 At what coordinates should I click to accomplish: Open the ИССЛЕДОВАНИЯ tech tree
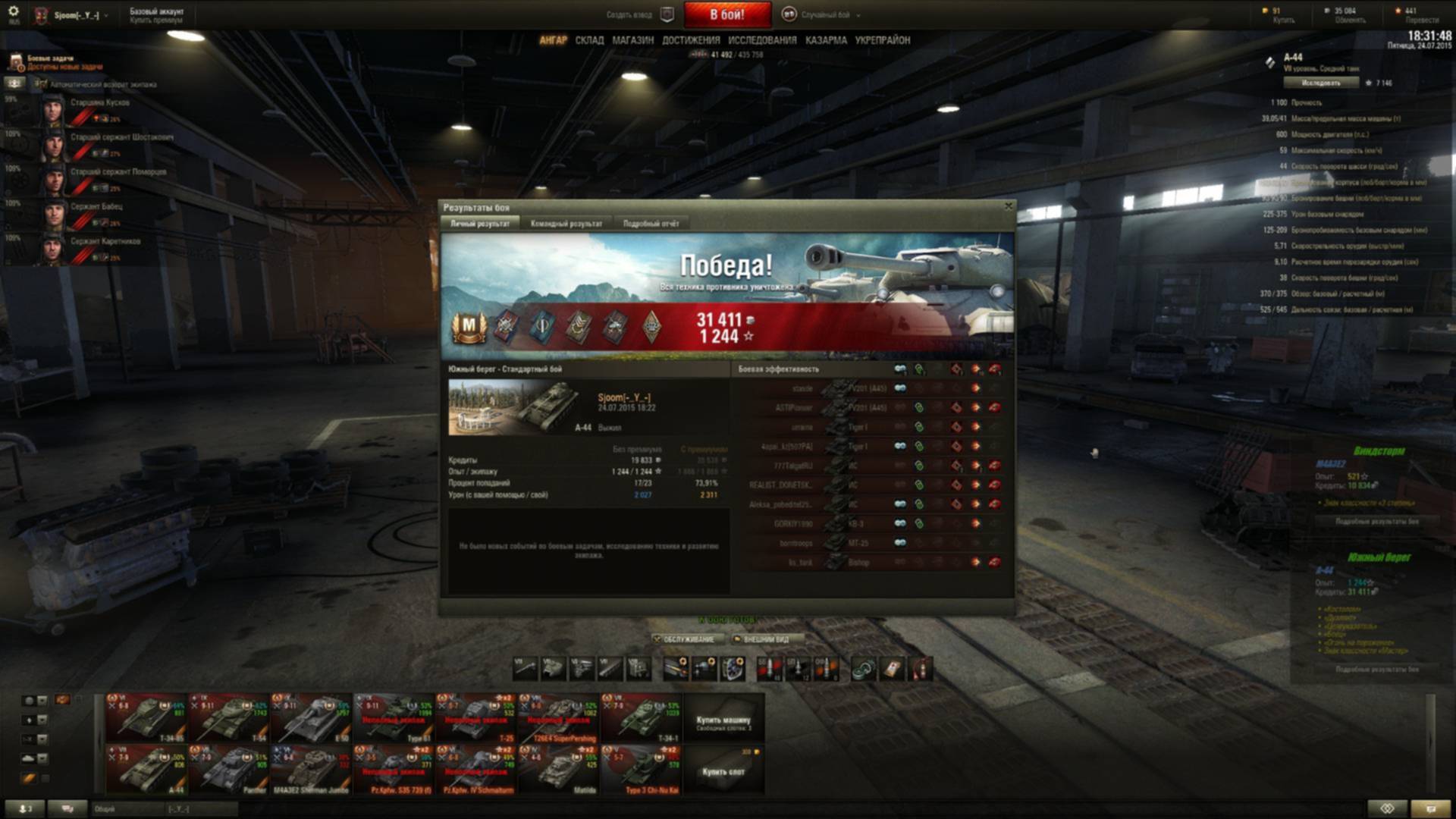point(762,40)
